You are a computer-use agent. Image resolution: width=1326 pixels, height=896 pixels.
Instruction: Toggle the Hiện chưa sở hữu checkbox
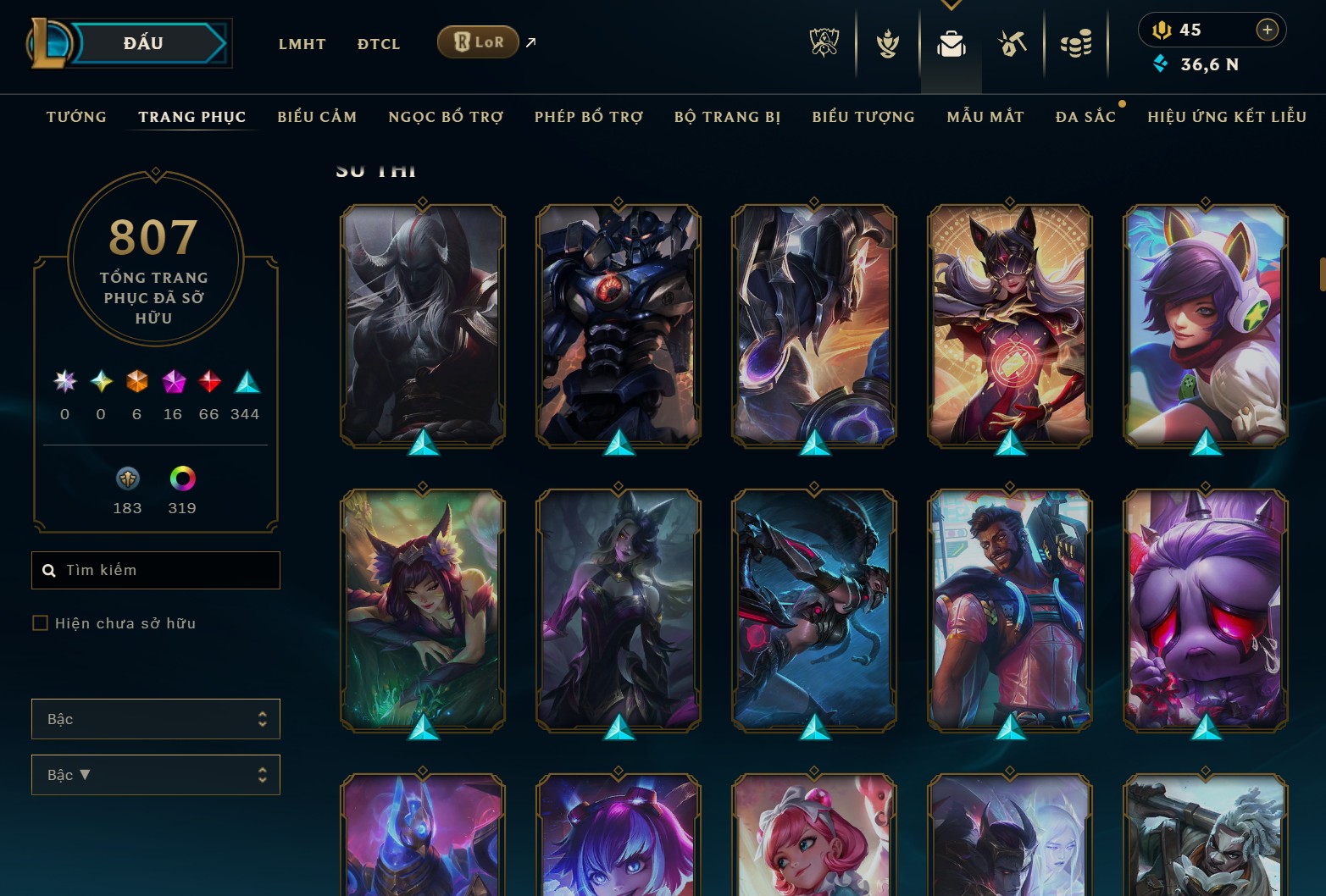[41, 622]
